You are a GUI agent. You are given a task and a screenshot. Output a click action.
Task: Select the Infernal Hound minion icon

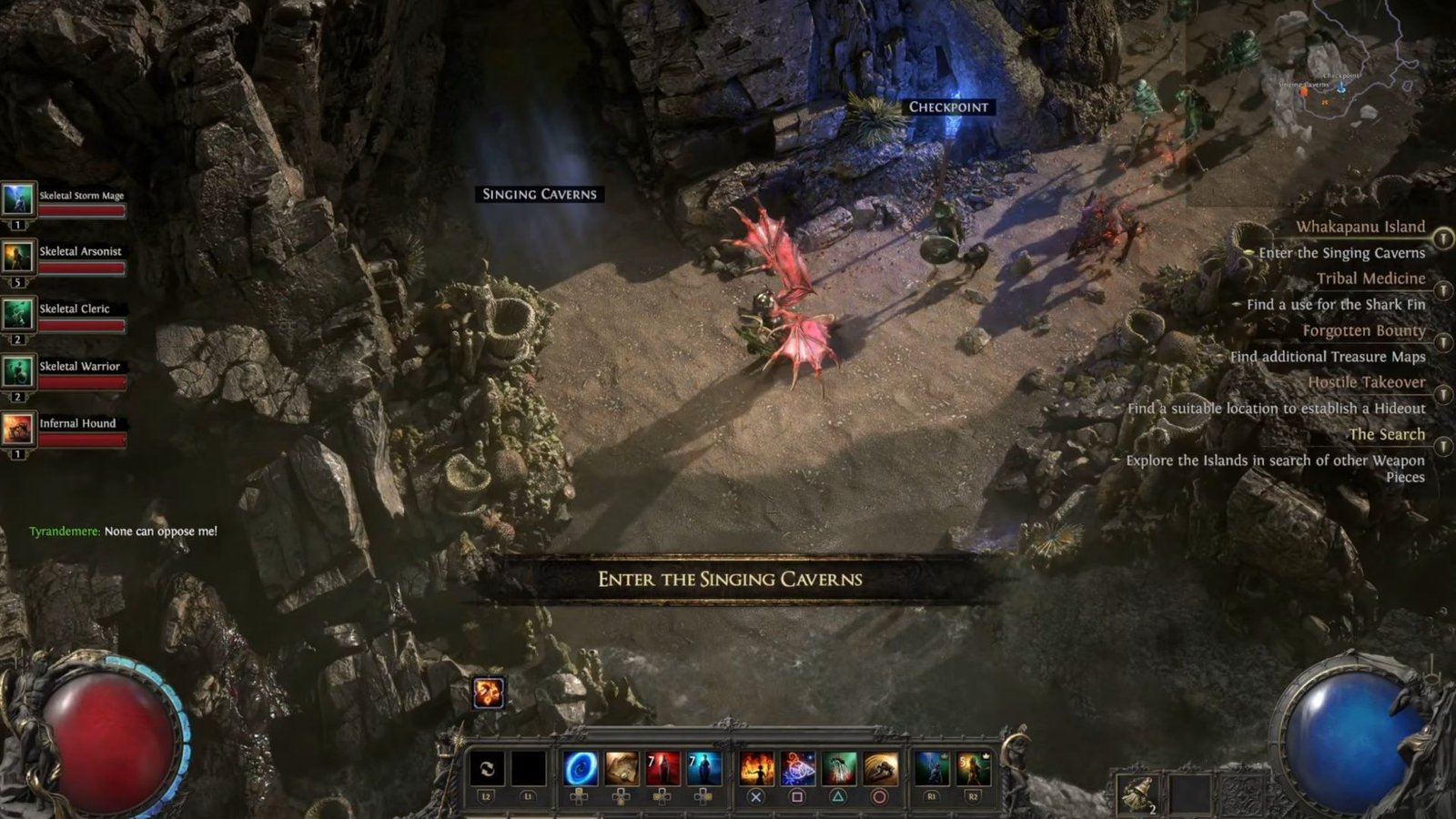coord(17,428)
